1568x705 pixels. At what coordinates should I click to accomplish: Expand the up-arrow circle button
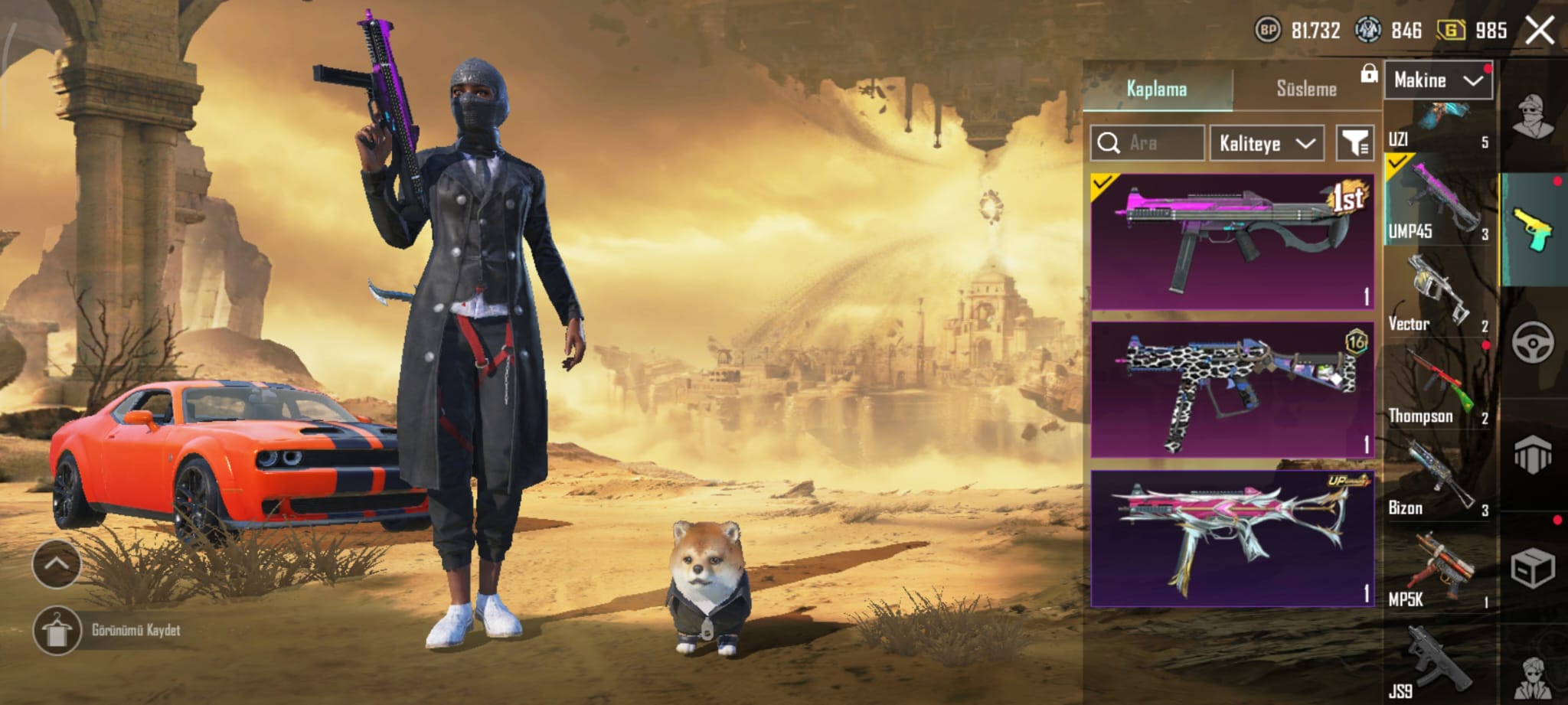pos(56,564)
